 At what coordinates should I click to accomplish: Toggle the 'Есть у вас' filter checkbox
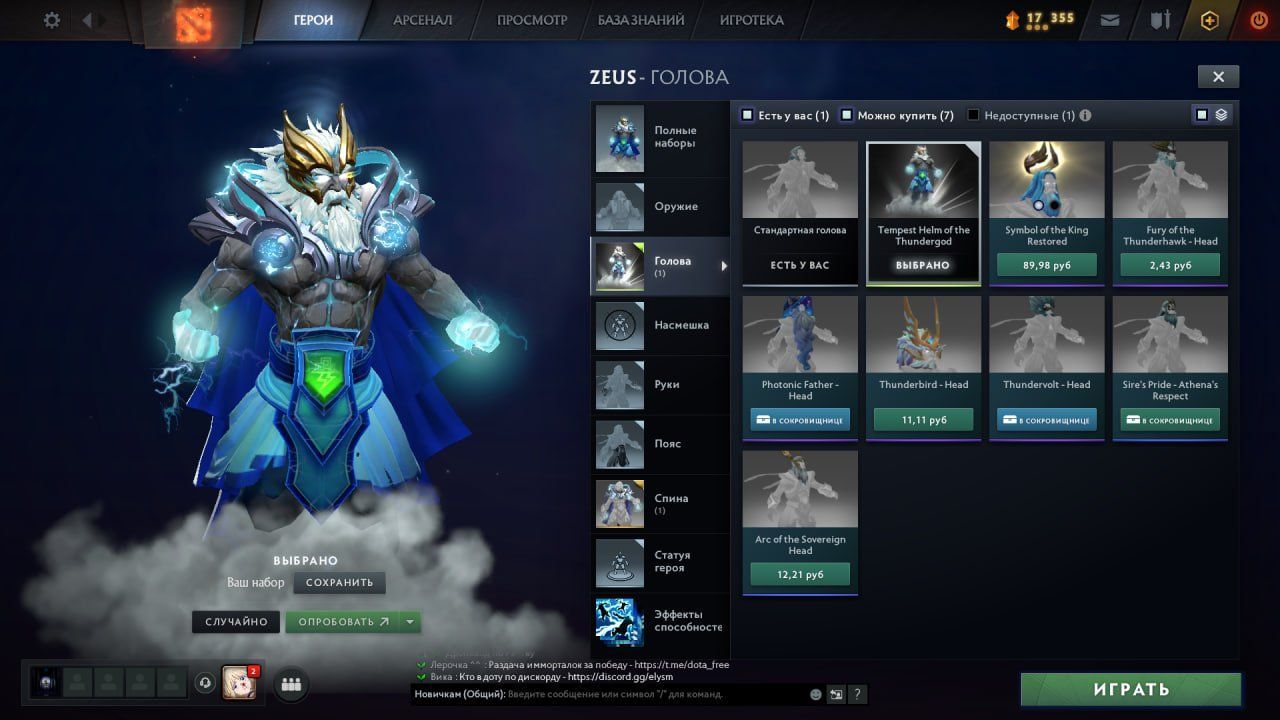point(747,115)
